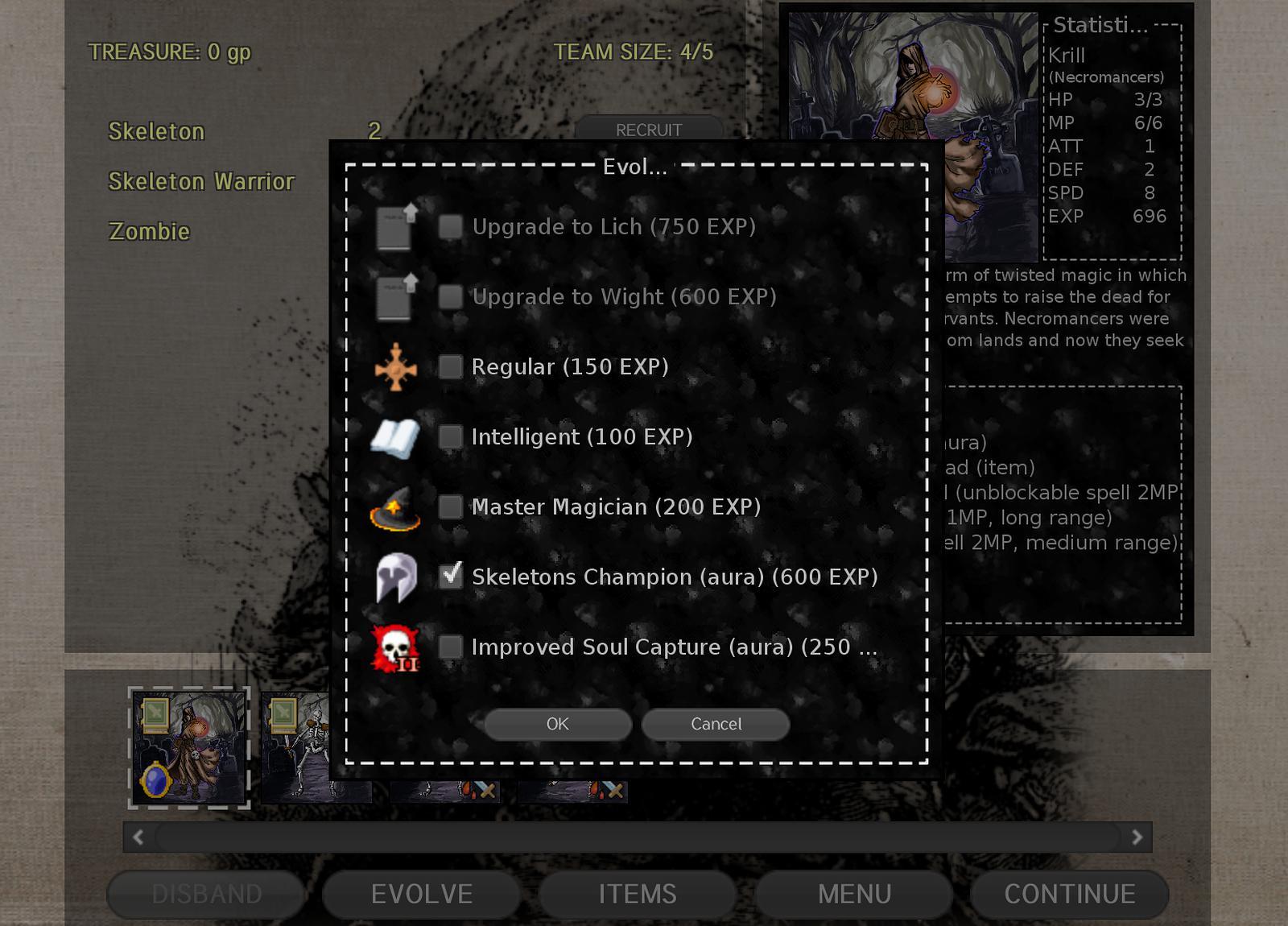Confirm evolution with the OK button
Image resolution: width=1288 pixels, height=926 pixels.
557,724
